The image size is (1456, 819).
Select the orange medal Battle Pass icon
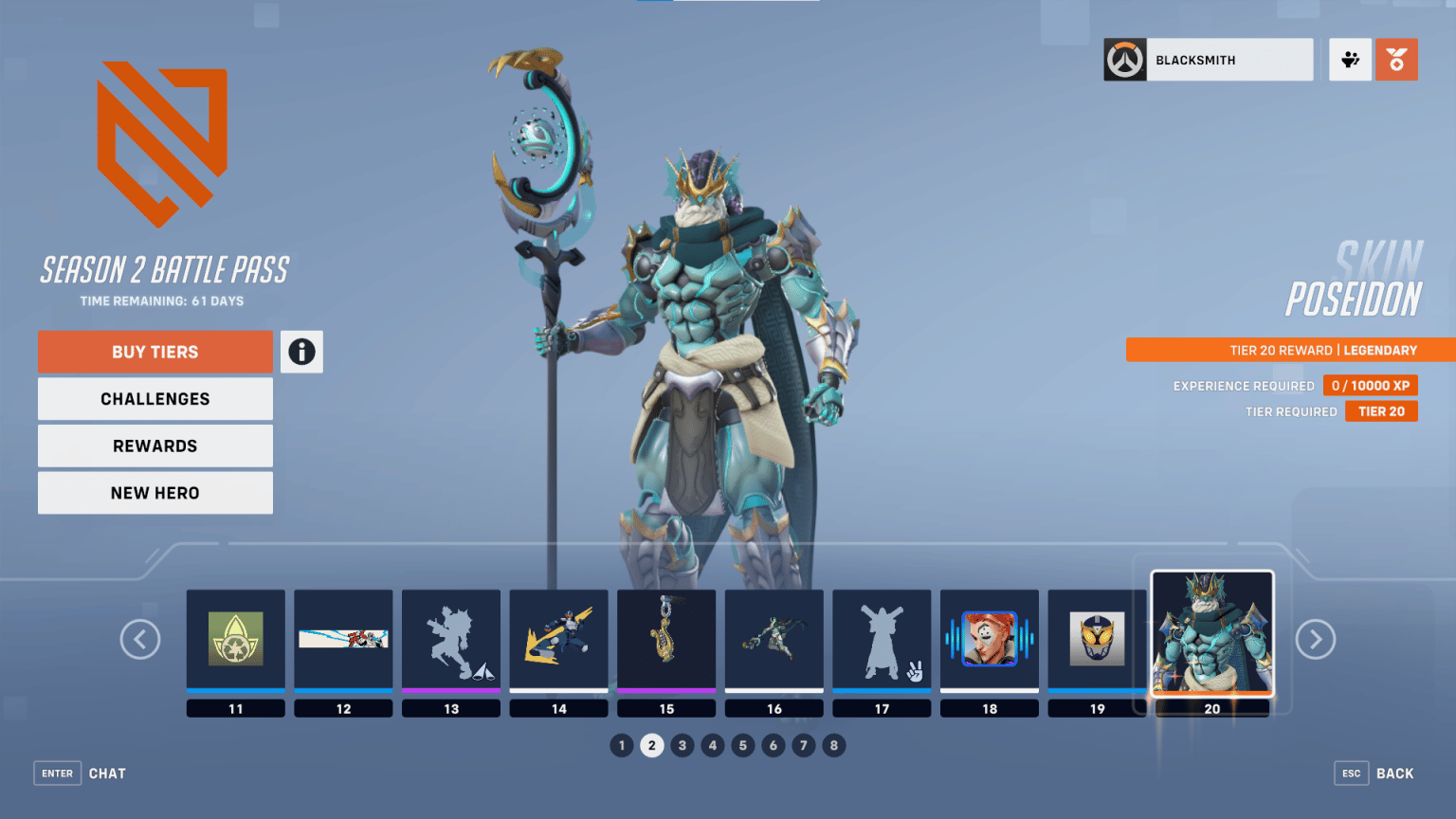[1396, 59]
